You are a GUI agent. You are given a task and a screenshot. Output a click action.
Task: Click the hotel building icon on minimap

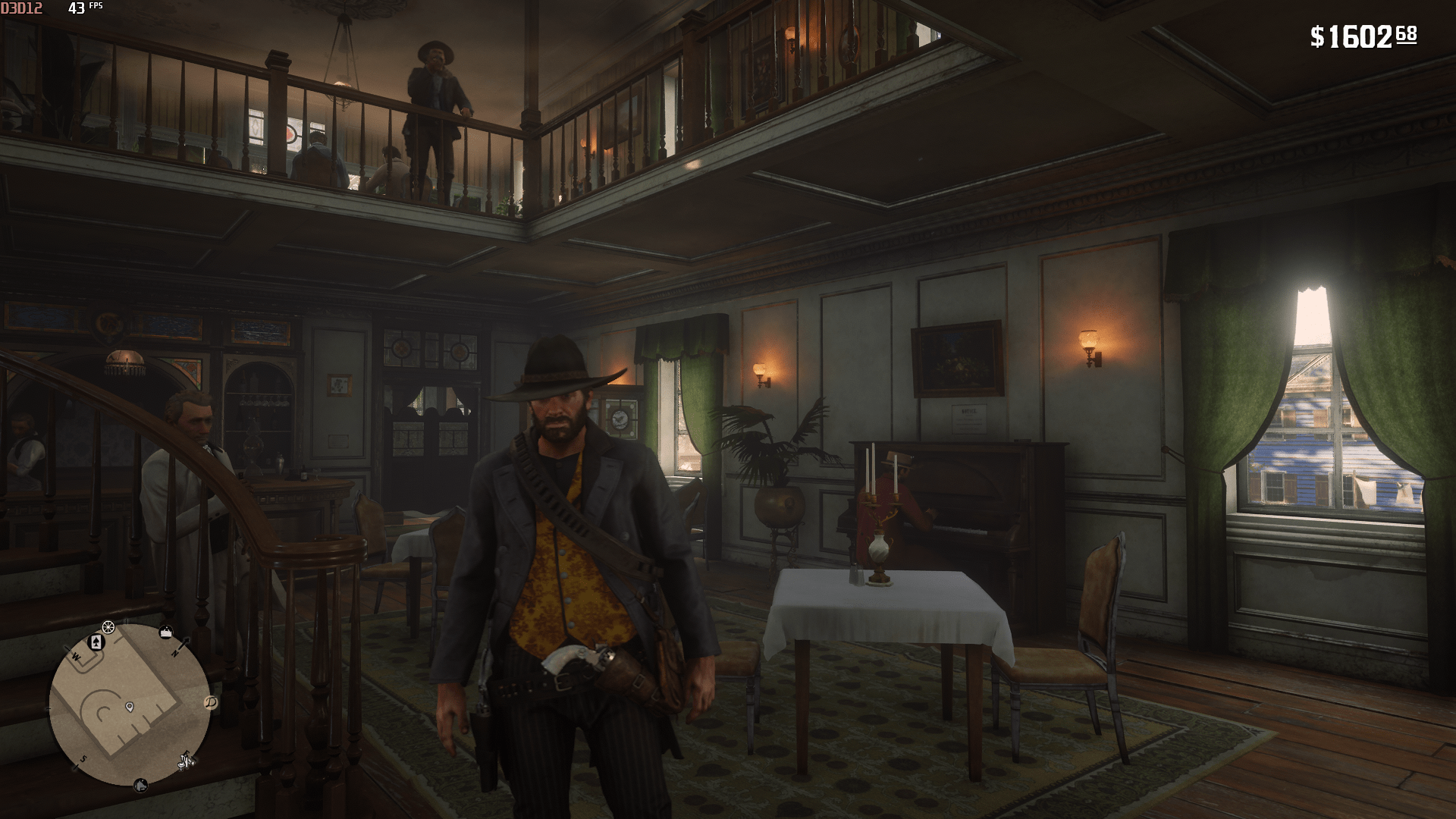166,631
